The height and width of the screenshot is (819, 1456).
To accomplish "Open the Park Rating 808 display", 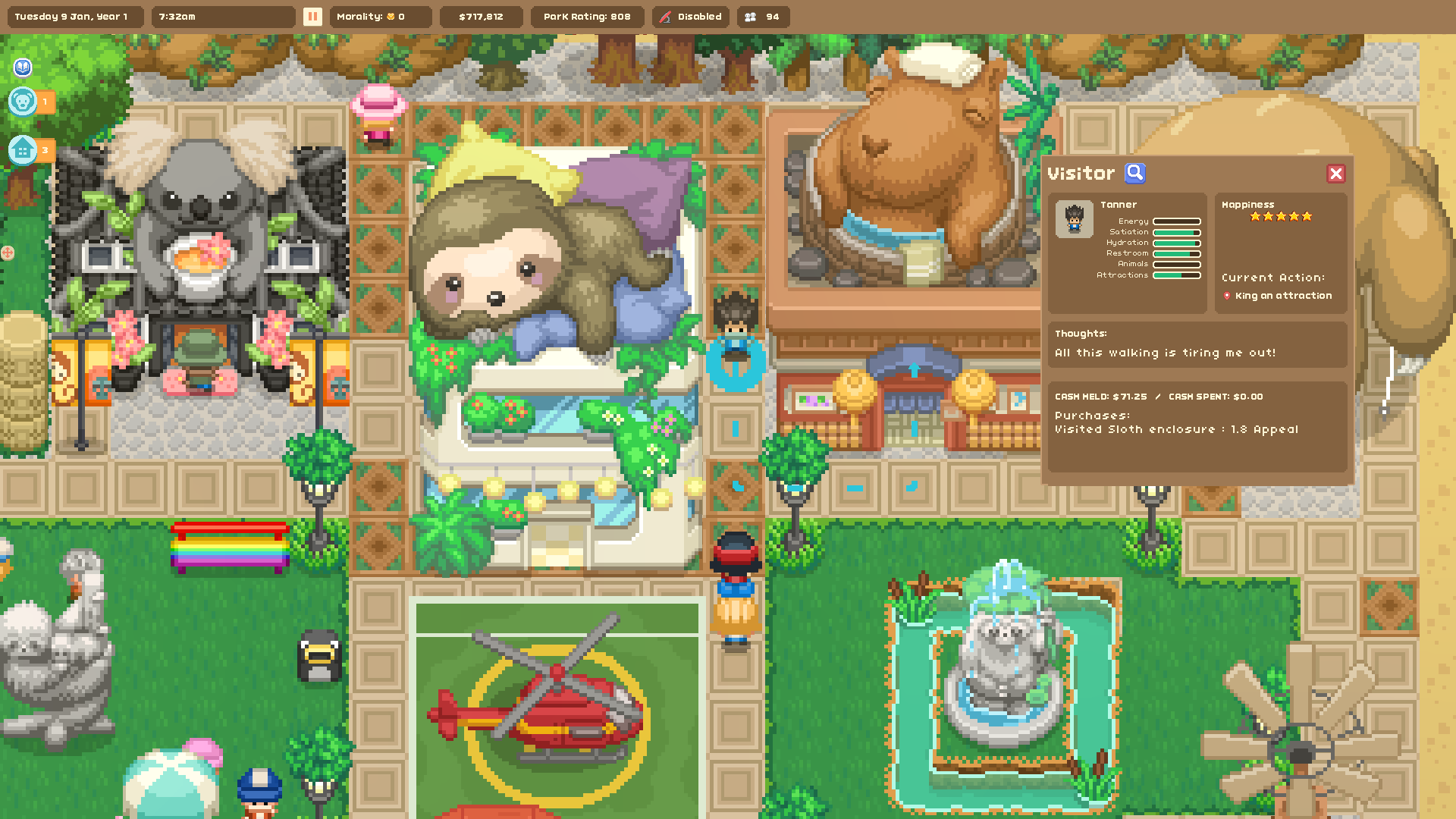I will [x=587, y=16].
